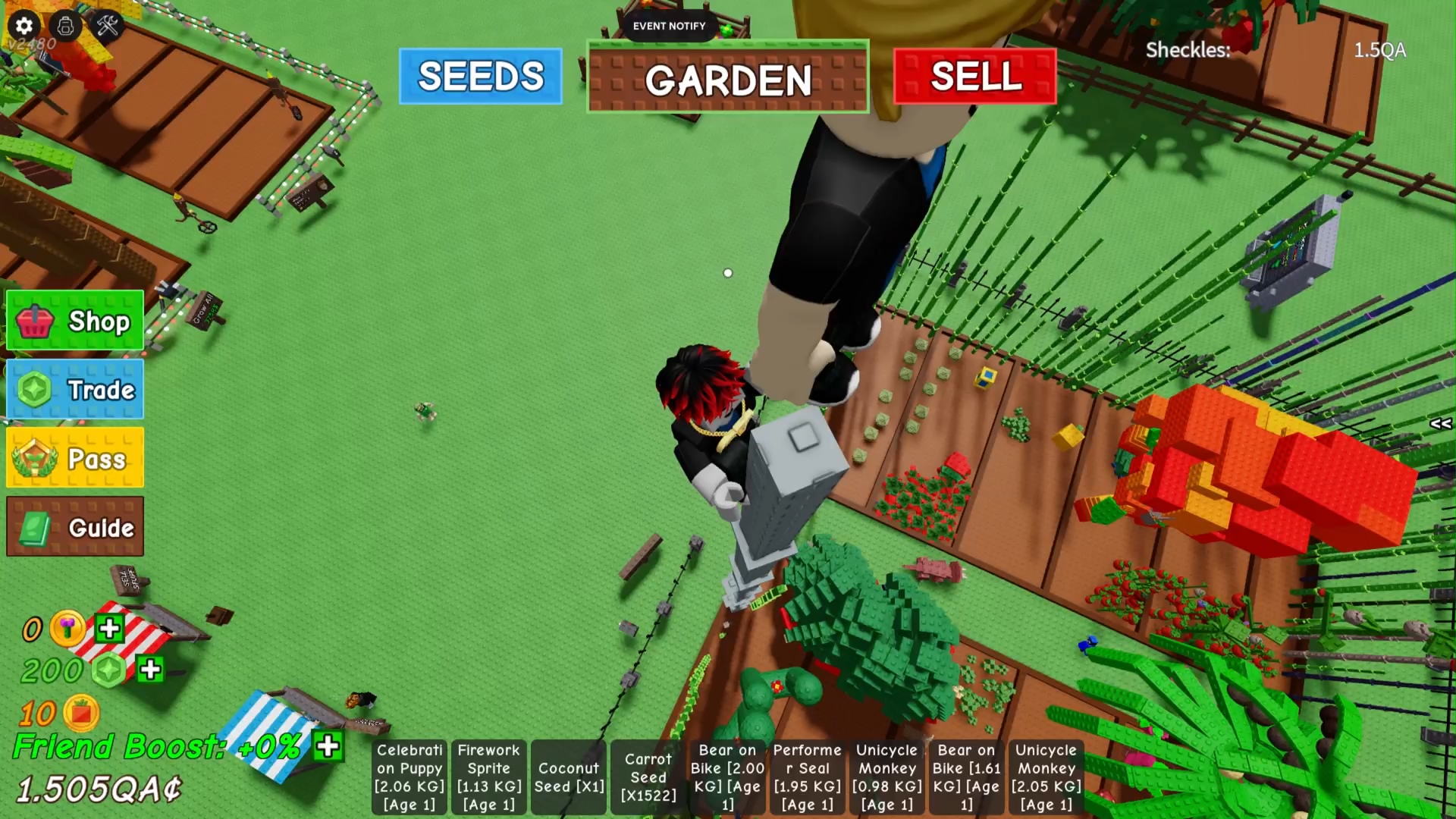Toggle the Event Notify pill
Viewport: 1456px width, 819px height.
point(669,26)
